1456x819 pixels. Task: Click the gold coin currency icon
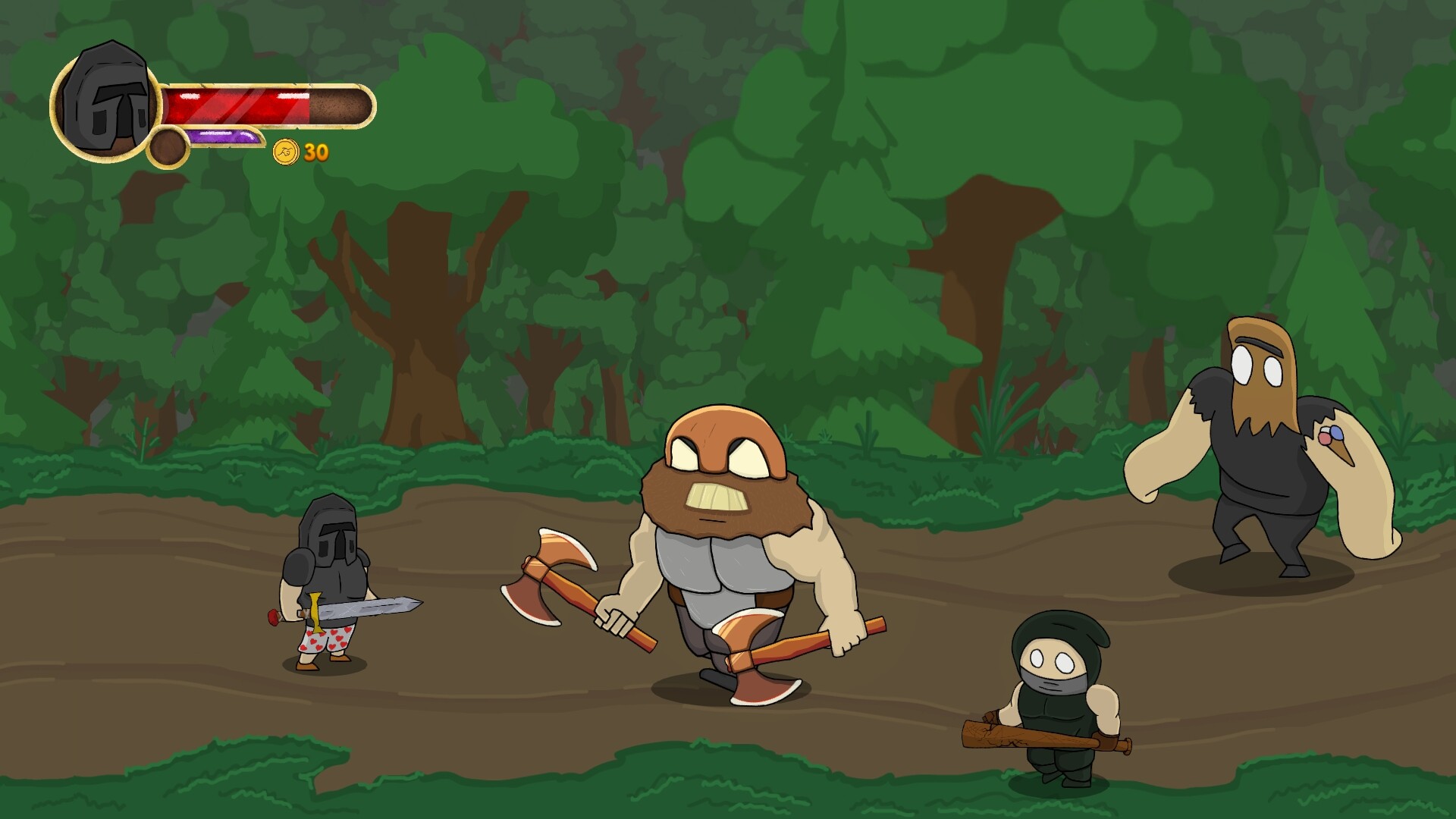286,154
